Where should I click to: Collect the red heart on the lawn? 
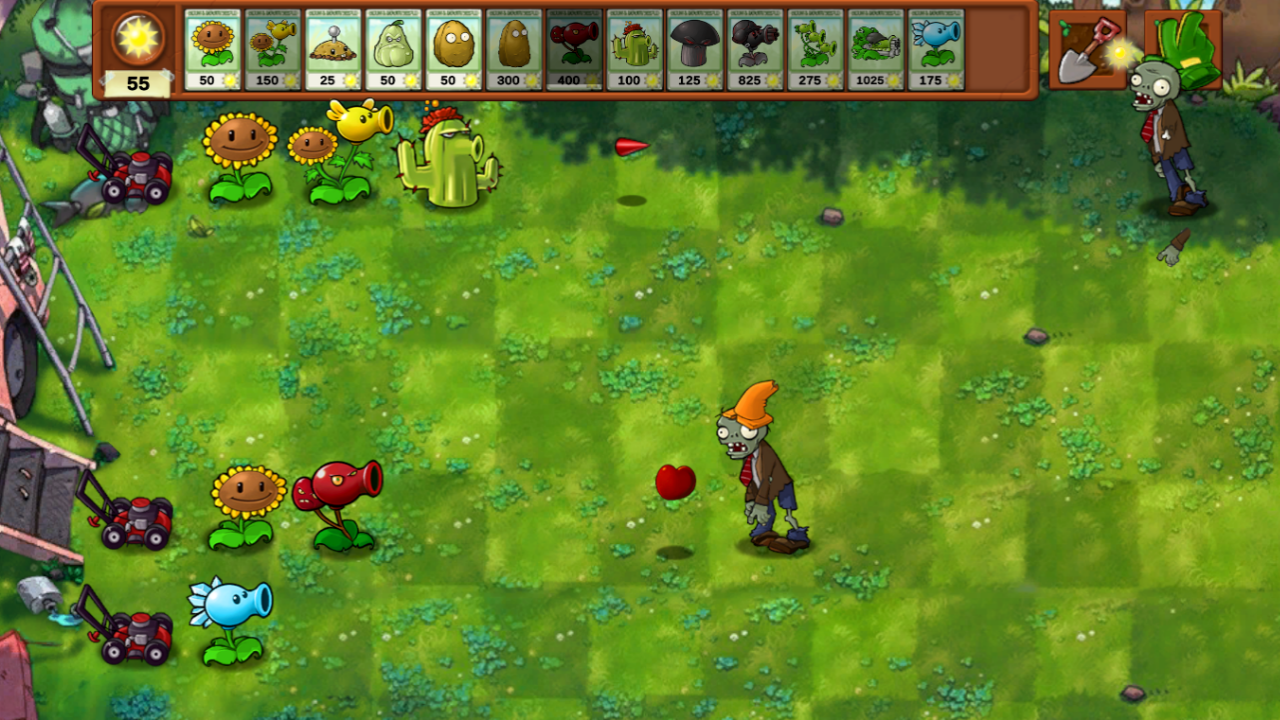[x=676, y=483]
